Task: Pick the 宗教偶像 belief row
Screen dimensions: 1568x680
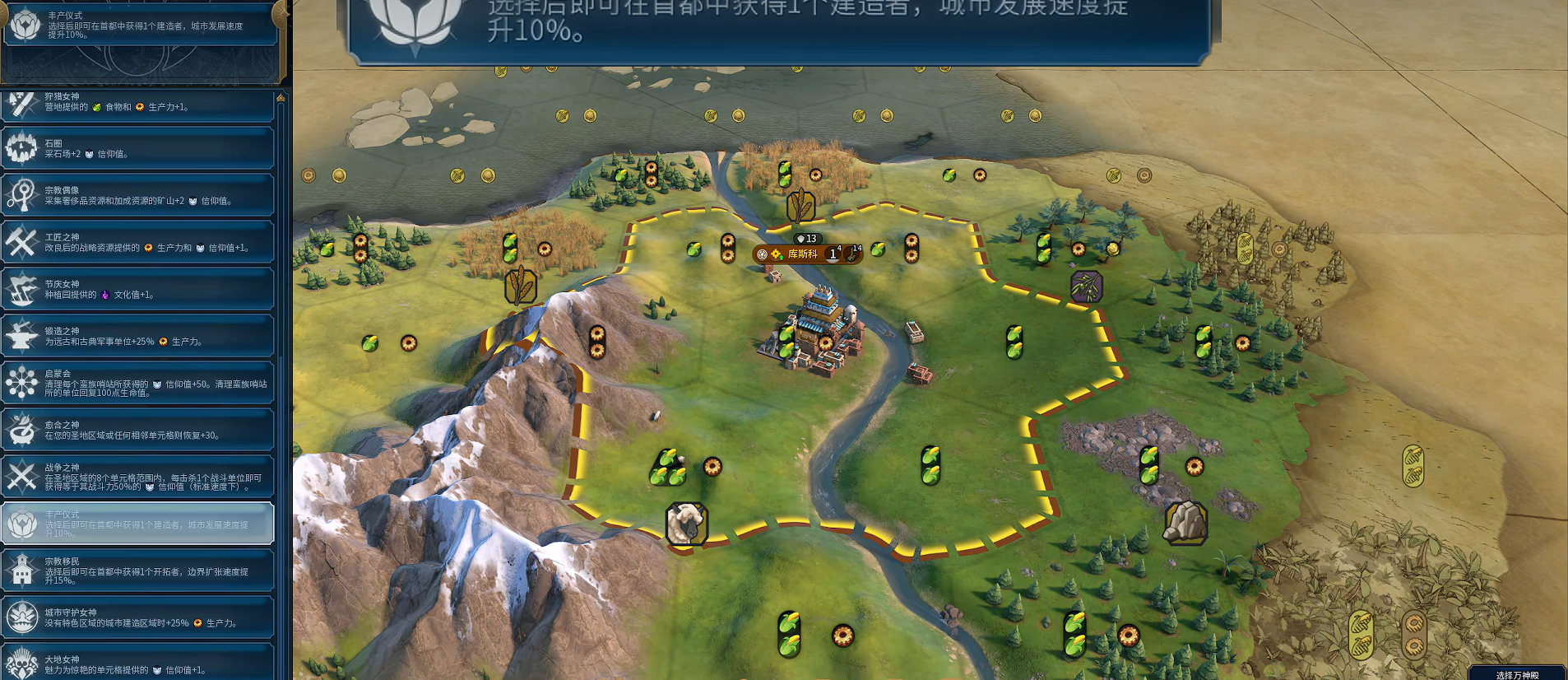Action: pyautogui.click(x=138, y=196)
